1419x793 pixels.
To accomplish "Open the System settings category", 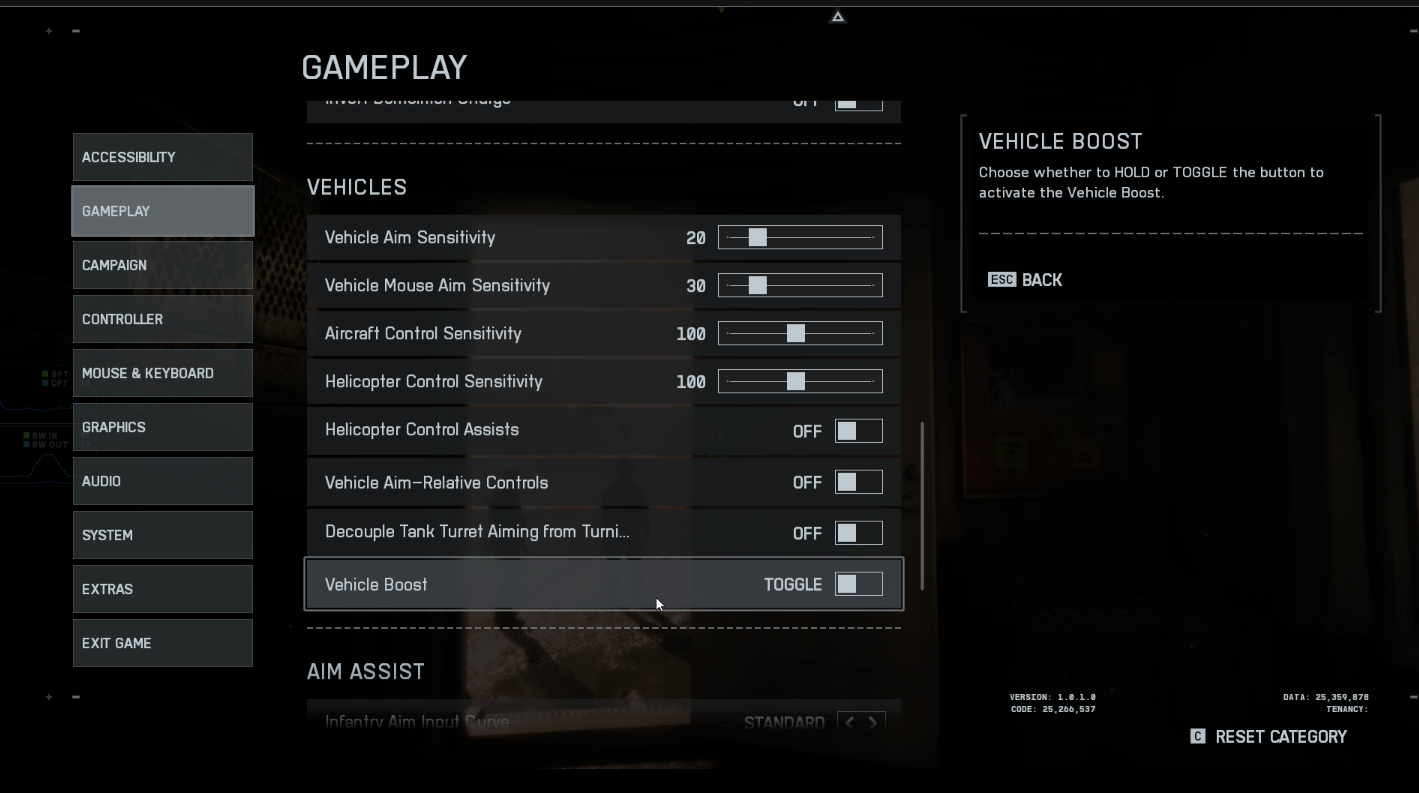I will [x=162, y=535].
